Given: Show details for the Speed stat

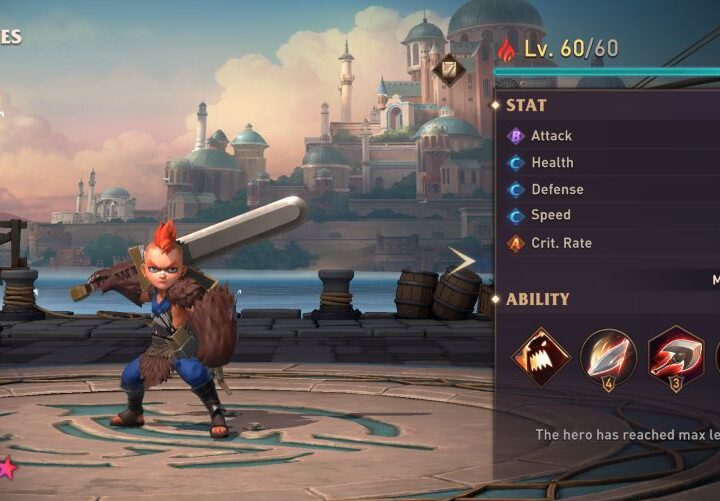Looking at the screenshot, I should point(550,215).
